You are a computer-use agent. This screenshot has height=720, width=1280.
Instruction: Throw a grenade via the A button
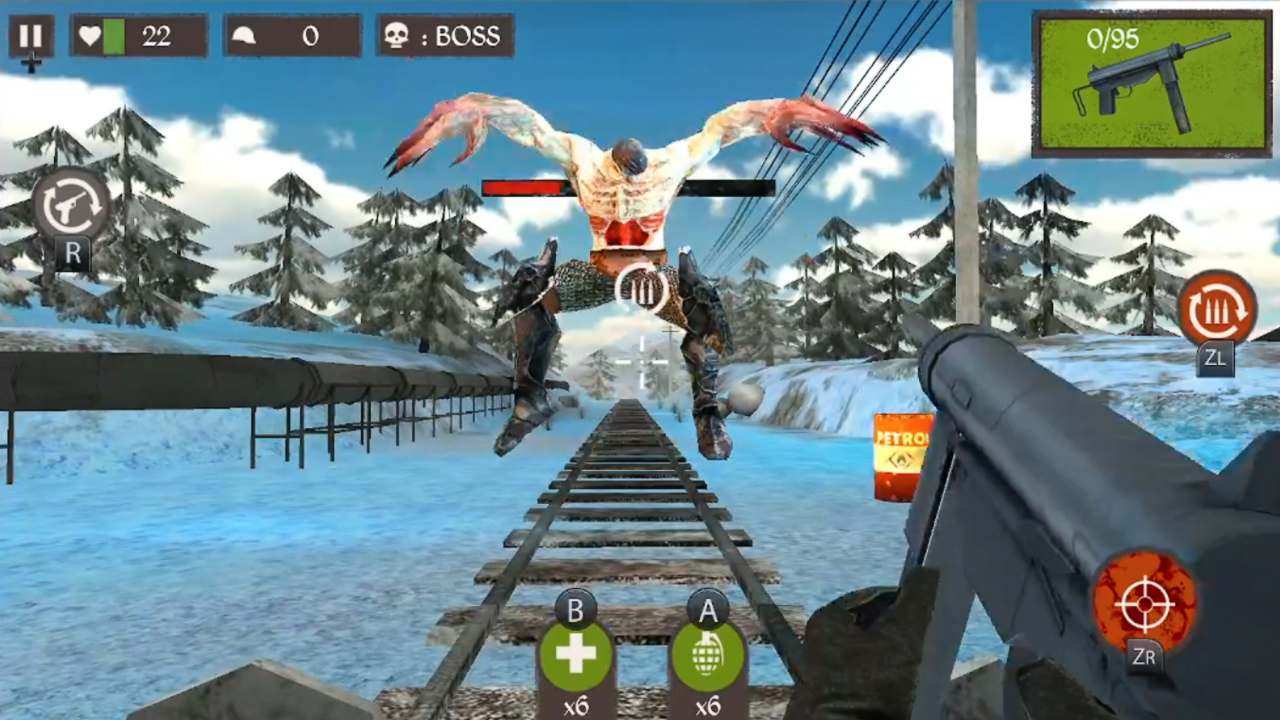click(709, 655)
